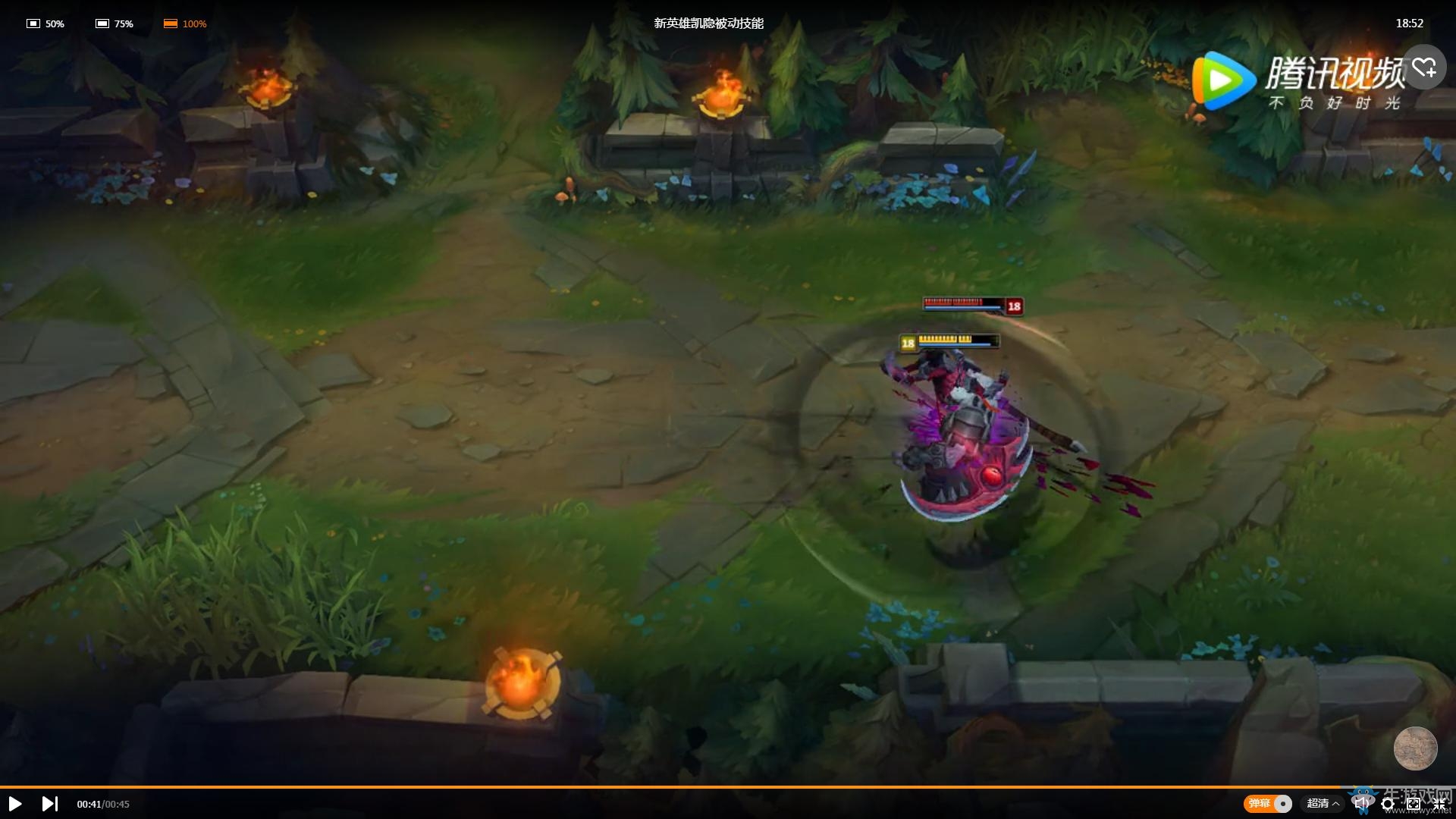Seek using the video progress bar
This screenshot has height=819, width=1456.
(x=728, y=787)
